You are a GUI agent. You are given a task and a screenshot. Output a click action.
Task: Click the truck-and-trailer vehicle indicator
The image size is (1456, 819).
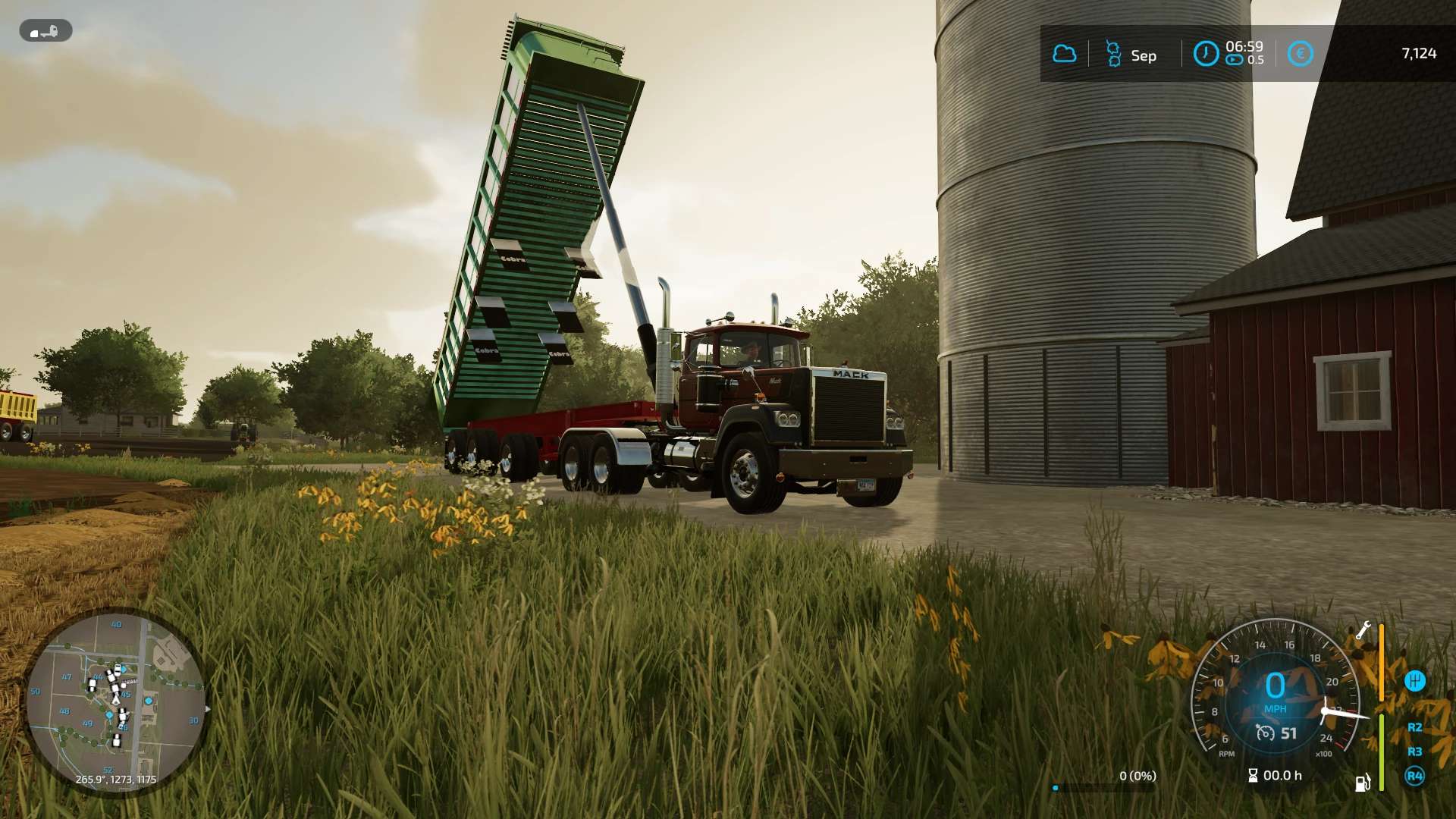(45, 31)
